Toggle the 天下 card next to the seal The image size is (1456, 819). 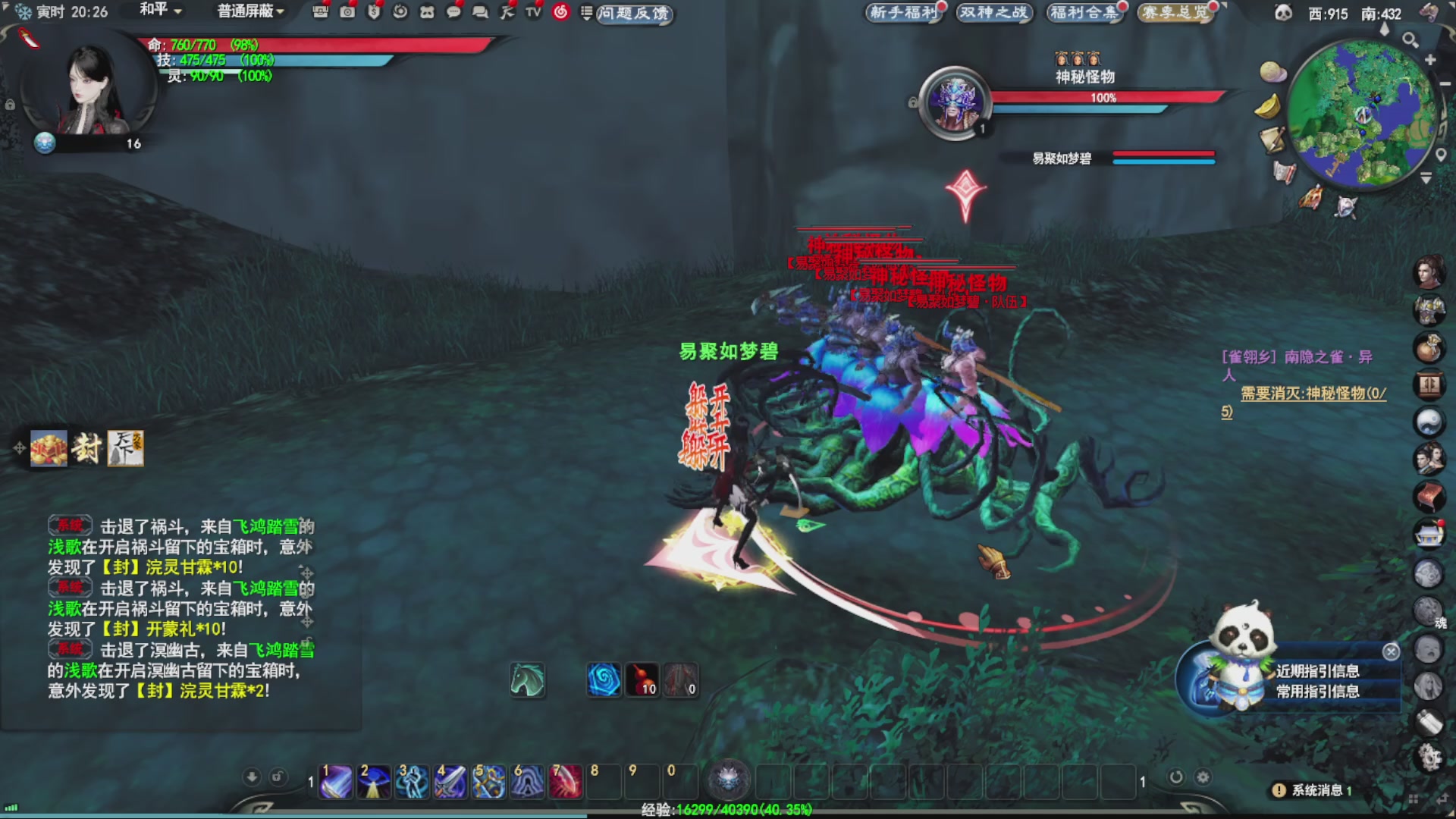[x=126, y=449]
